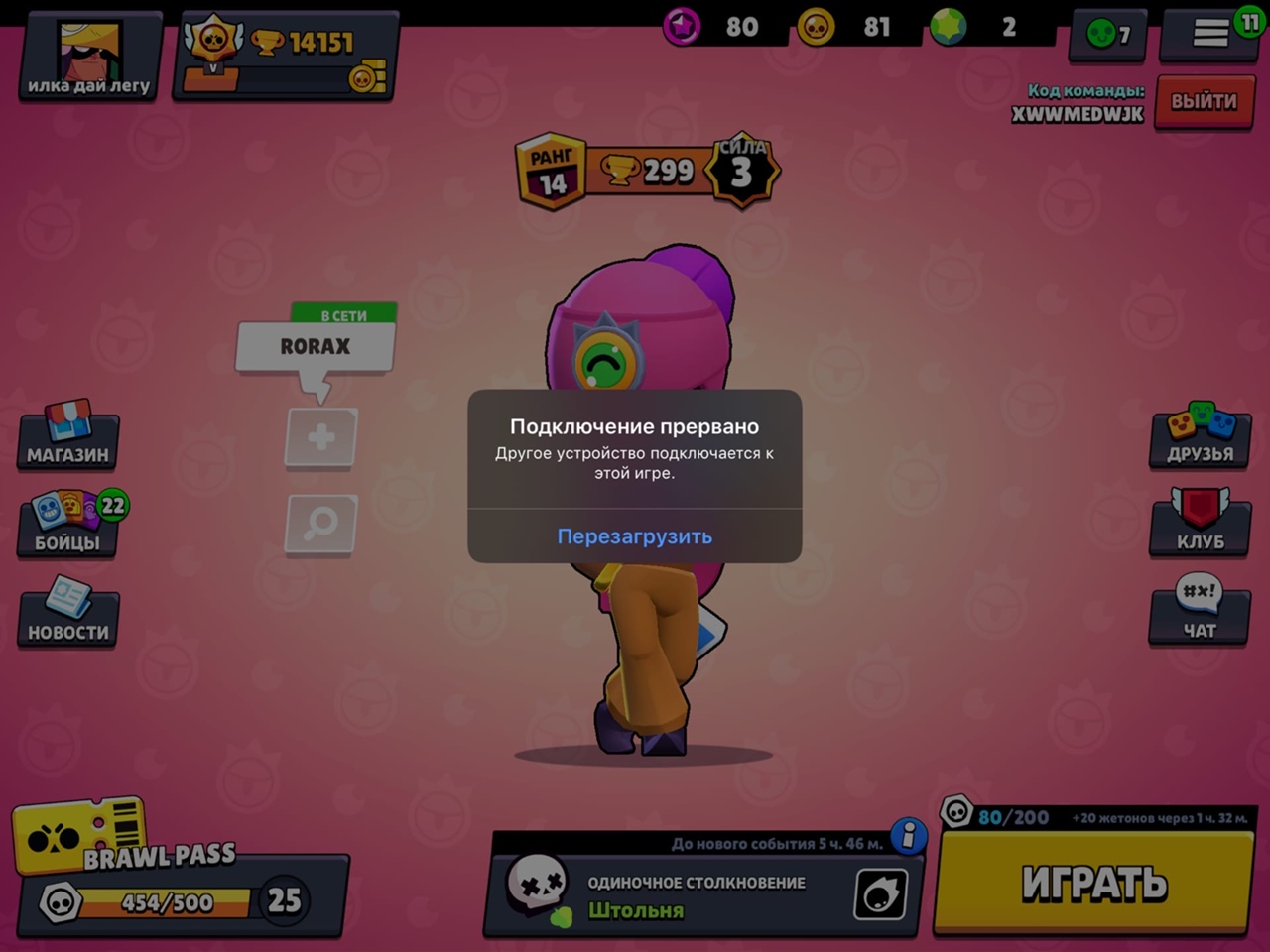Viewport: 1270px width, 952px height.
Task: Open the hamburger main menu
Action: 1210,34
